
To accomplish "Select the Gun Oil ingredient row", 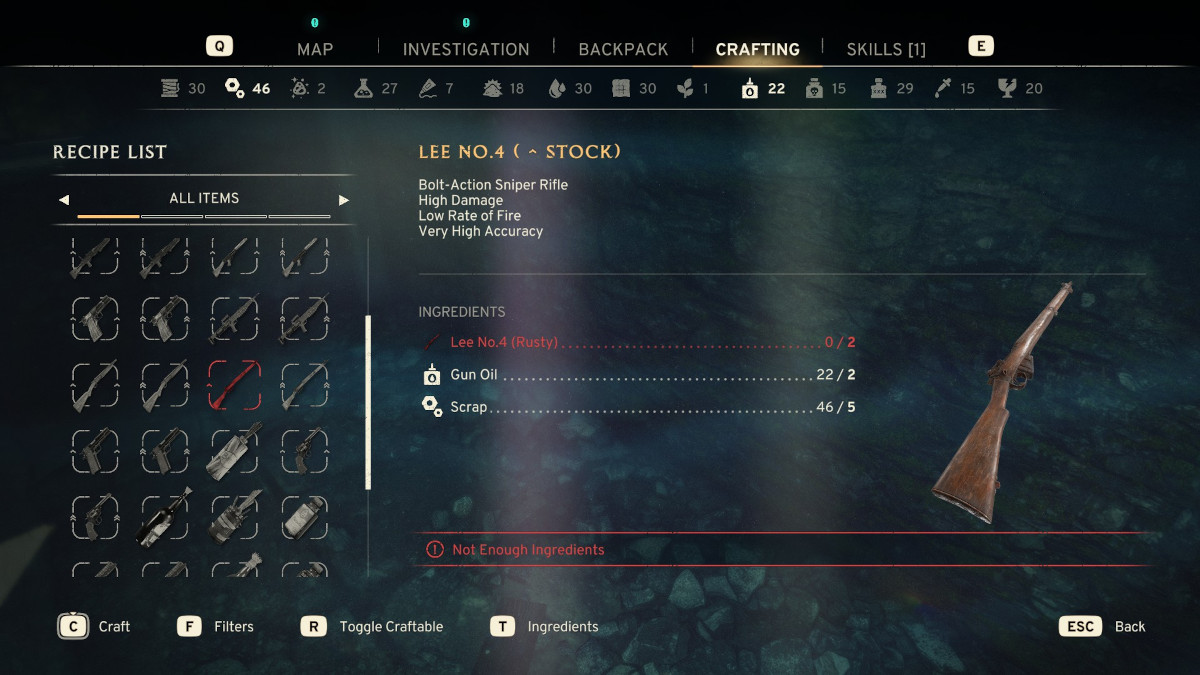I will point(636,375).
